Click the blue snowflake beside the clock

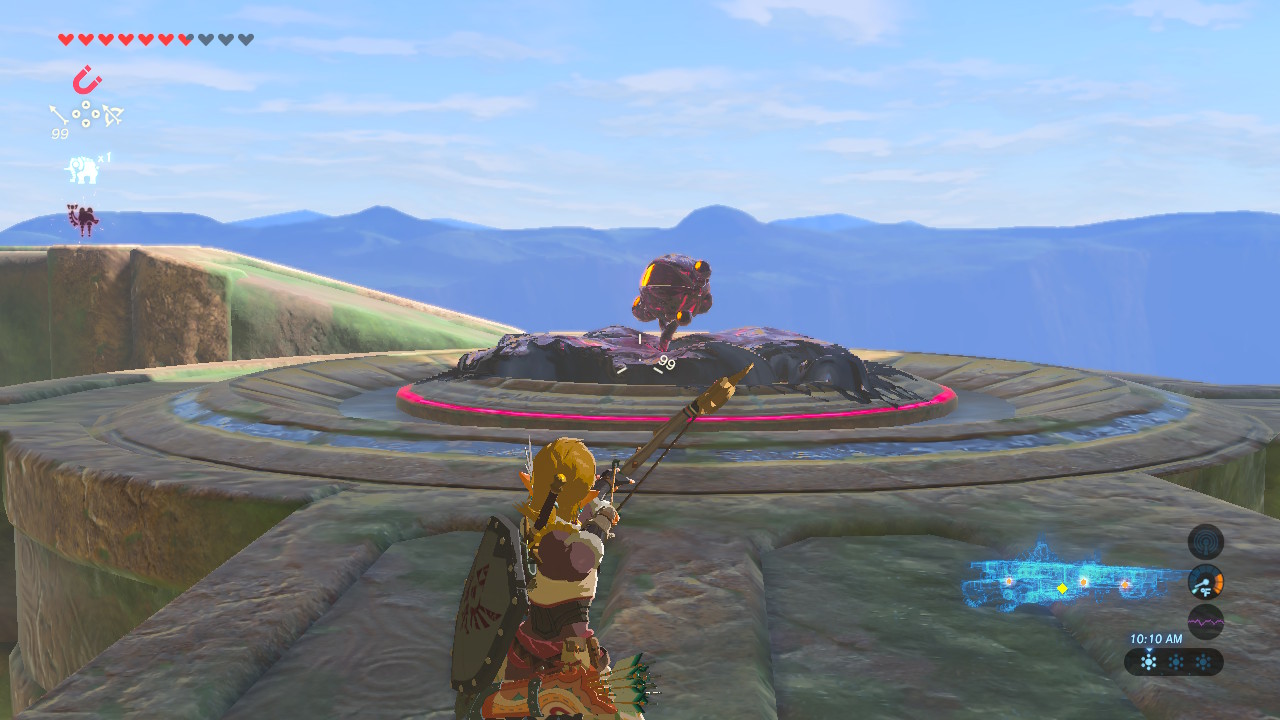[x=1149, y=660]
